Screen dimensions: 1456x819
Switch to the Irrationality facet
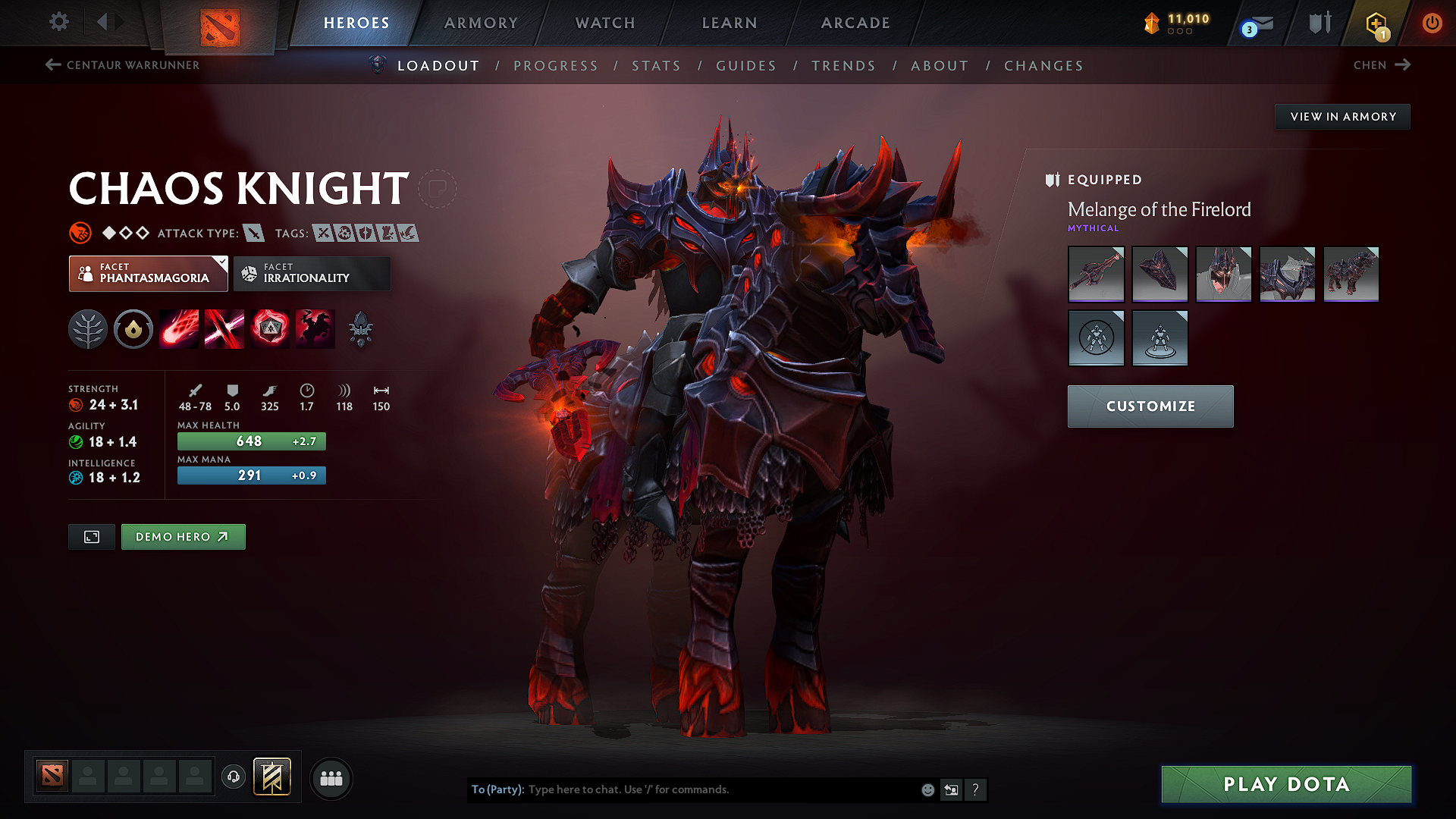312,273
